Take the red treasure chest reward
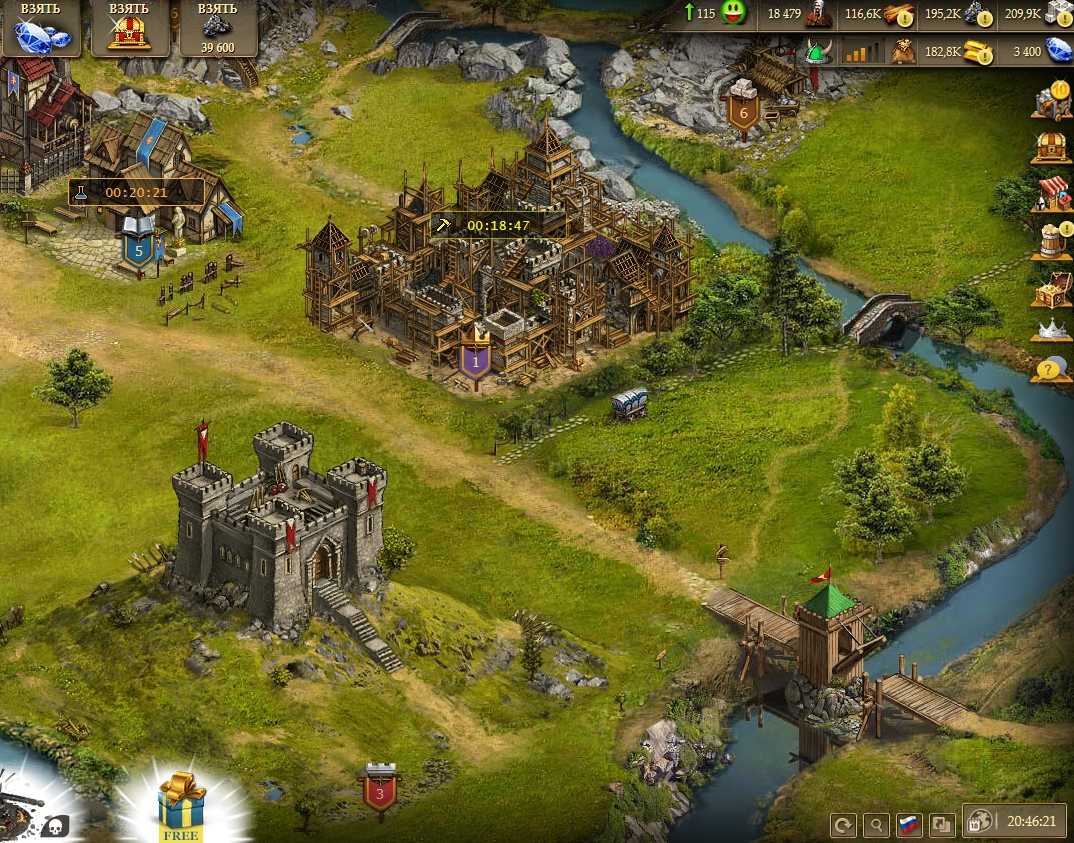 pos(130,29)
